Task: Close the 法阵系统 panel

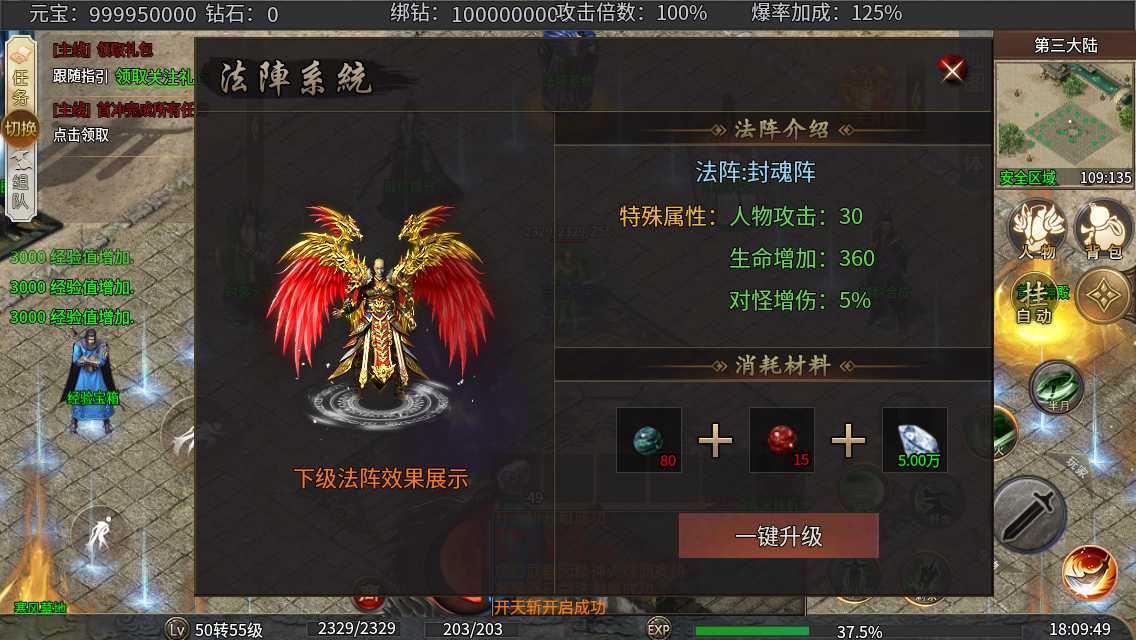Action: tap(952, 69)
